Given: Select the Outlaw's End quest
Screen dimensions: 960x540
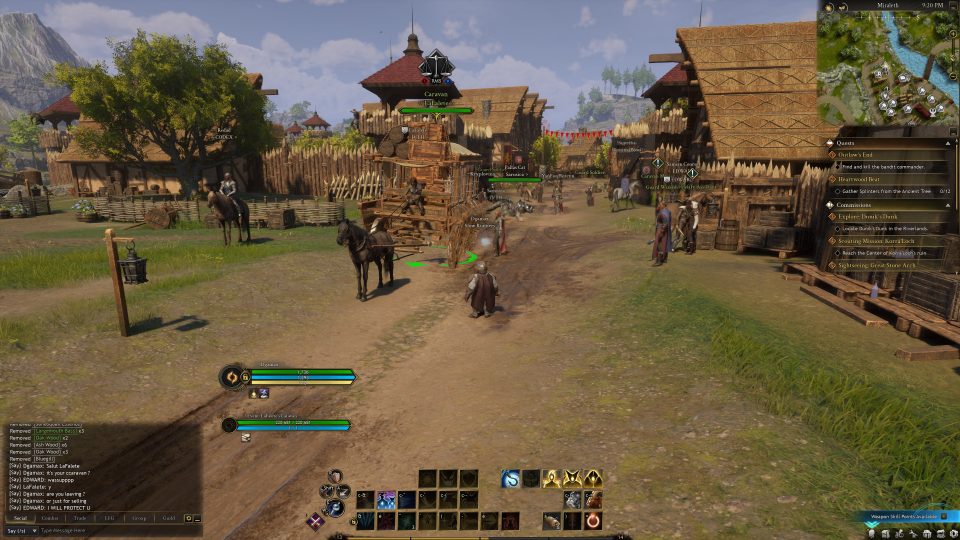Looking at the screenshot, I should 860,153.
